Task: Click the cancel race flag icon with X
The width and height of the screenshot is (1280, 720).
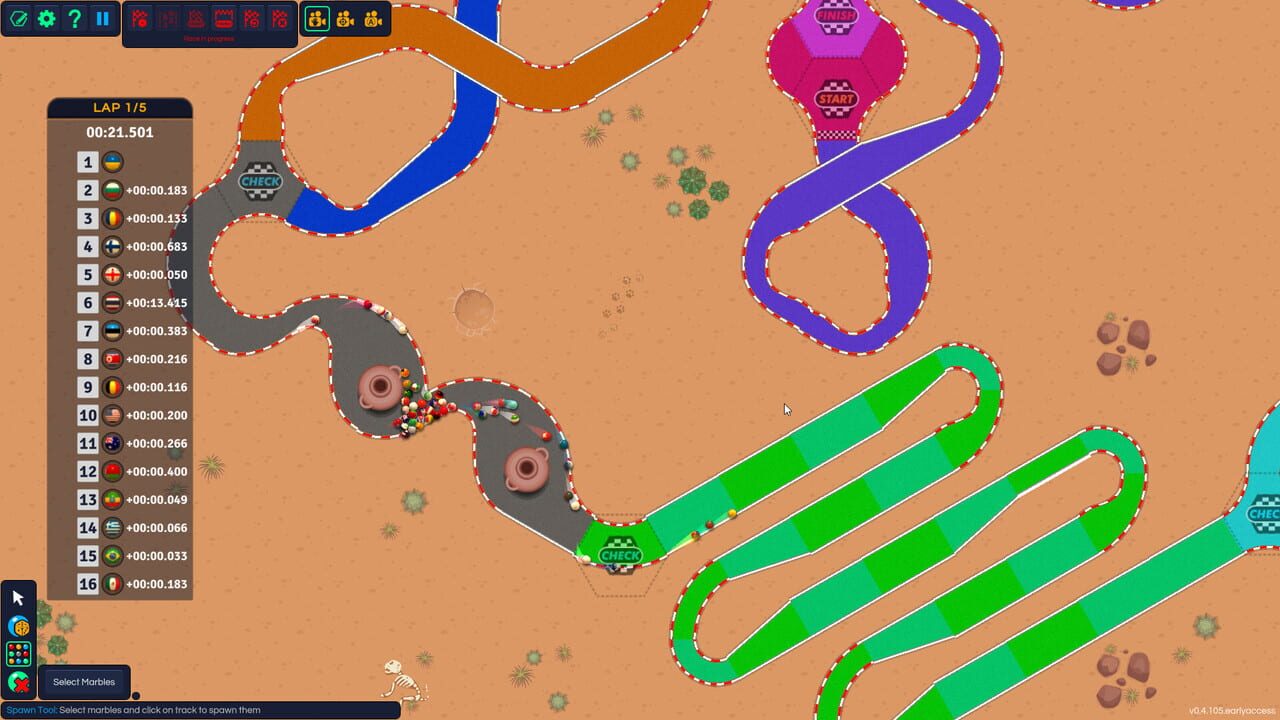Action: click(280, 17)
